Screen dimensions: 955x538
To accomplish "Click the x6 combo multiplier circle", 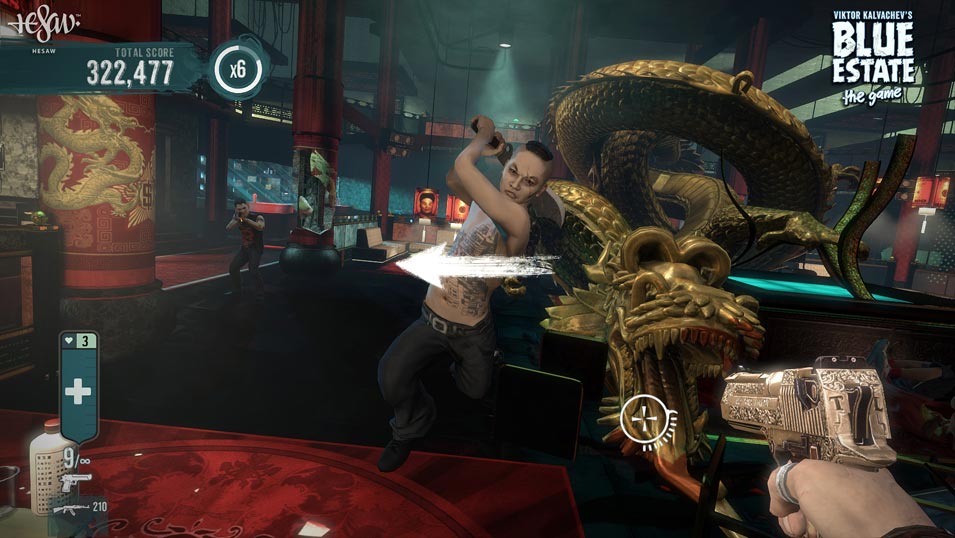I will [x=237, y=71].
